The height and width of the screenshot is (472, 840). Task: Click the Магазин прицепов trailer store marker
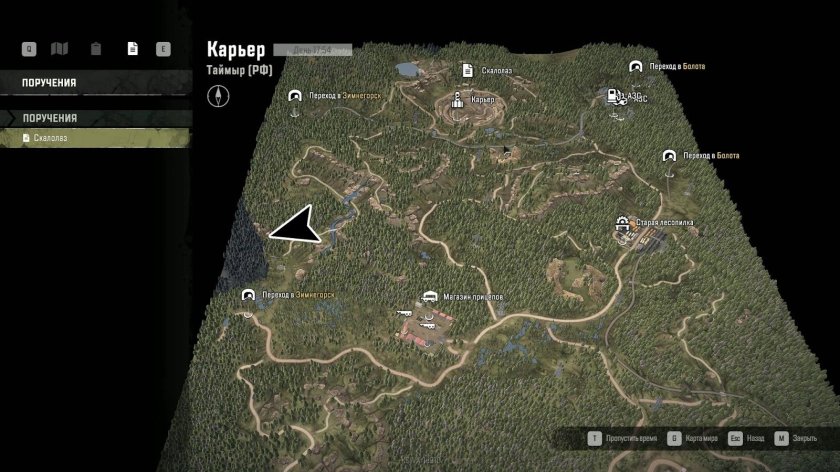coord(430,298)
